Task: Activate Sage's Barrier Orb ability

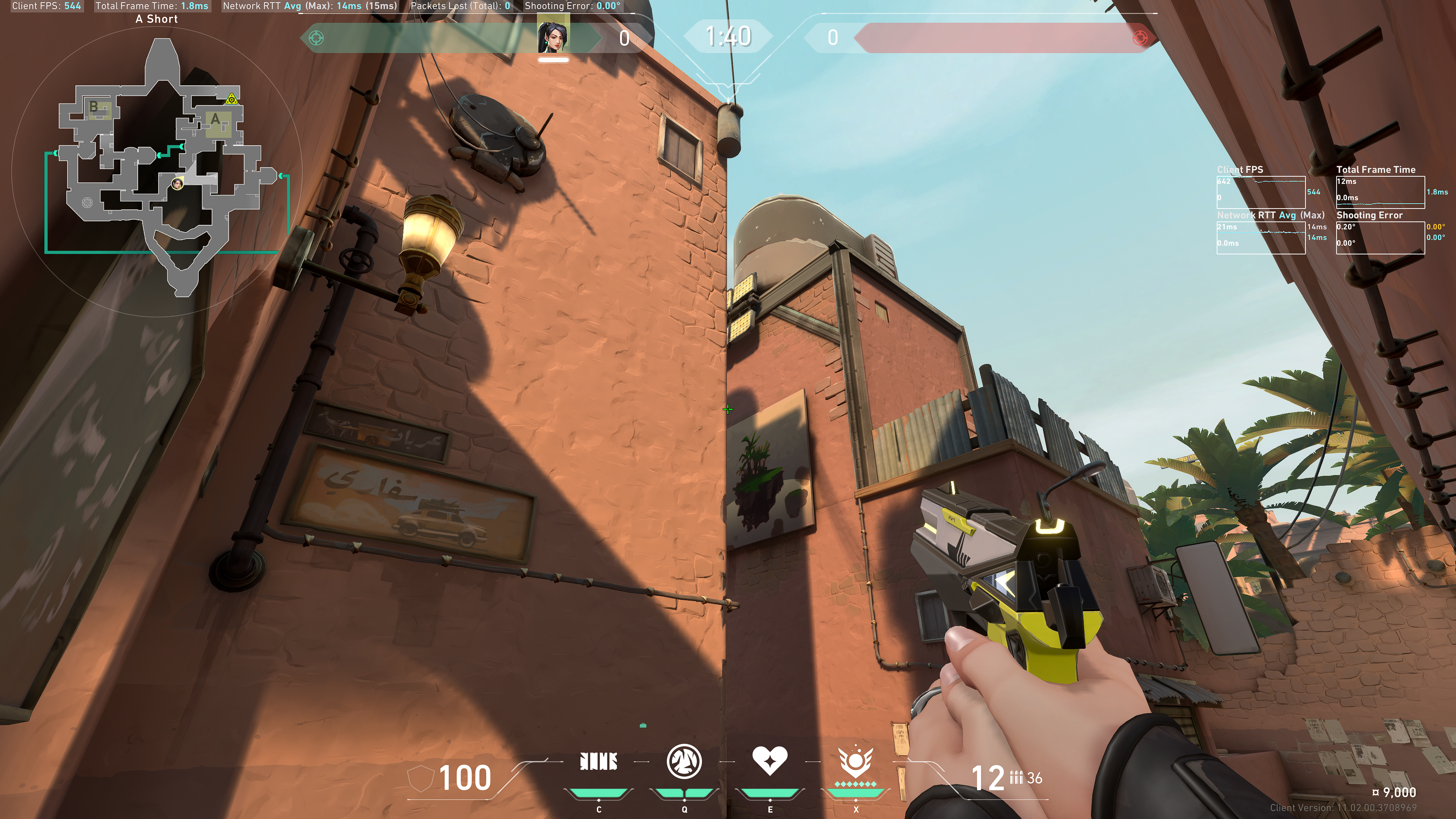Action: point(599,762)
